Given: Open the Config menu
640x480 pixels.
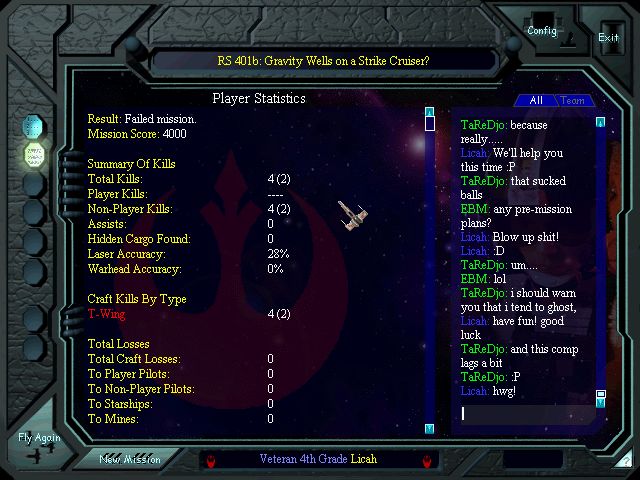Looking at the screenshot, I should click(x=542, y=30).
